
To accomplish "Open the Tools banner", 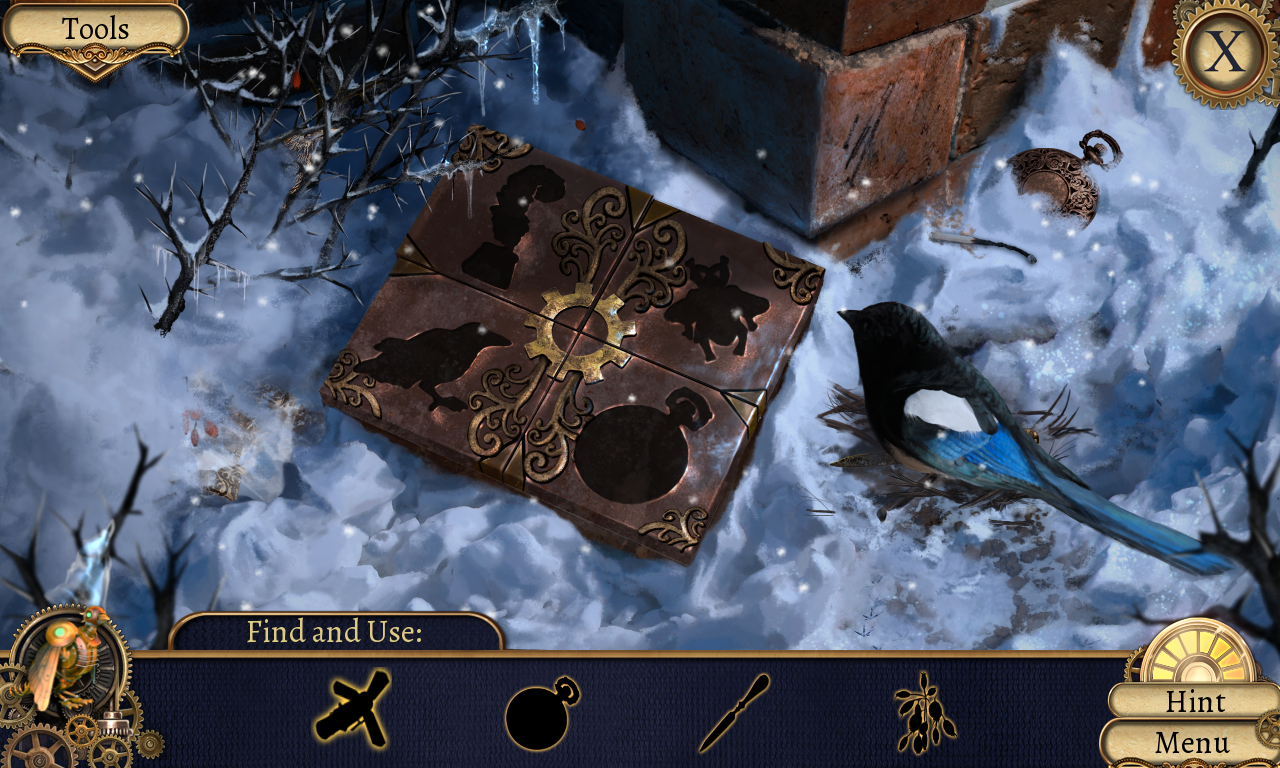I will (x=97, y=28).
